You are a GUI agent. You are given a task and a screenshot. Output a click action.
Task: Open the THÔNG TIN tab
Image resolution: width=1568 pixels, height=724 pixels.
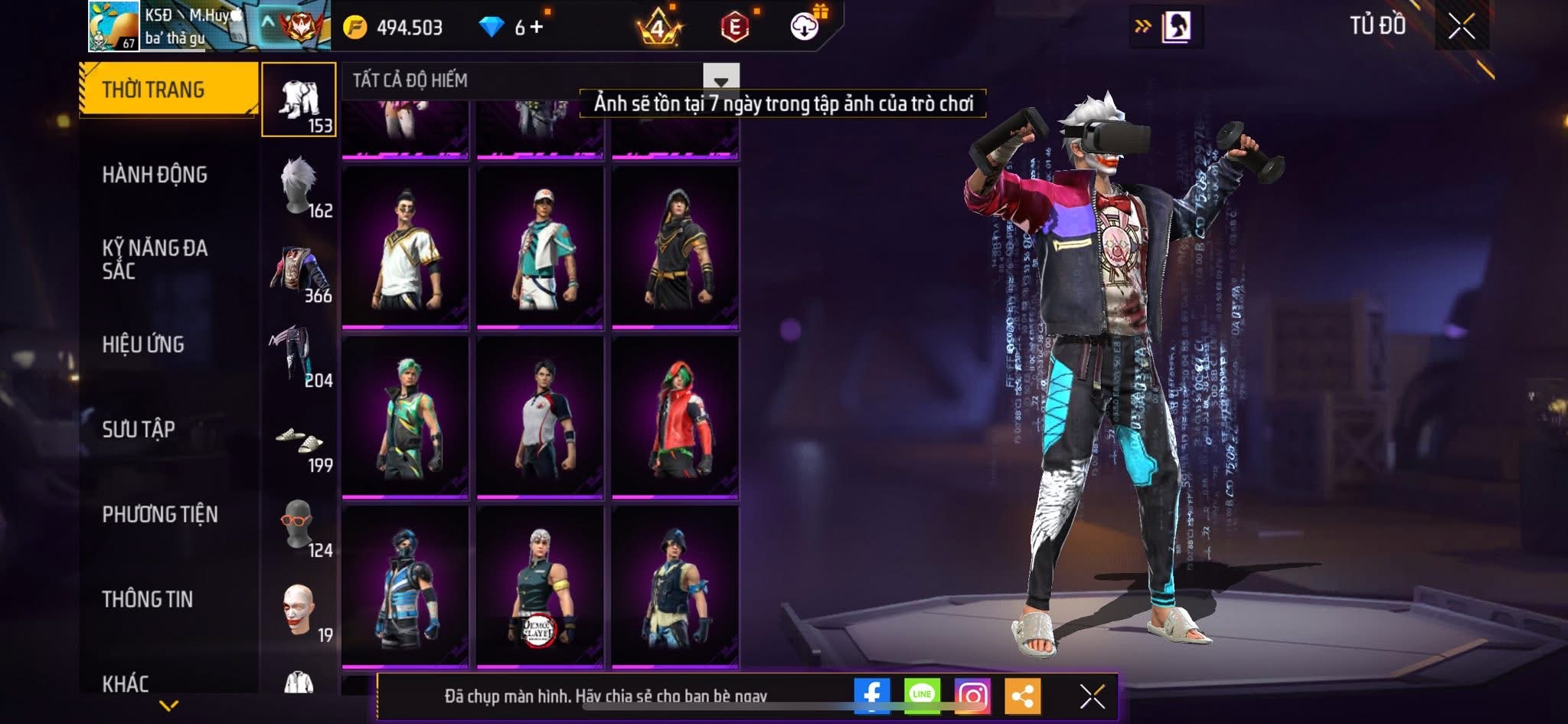tap(148, 599)
